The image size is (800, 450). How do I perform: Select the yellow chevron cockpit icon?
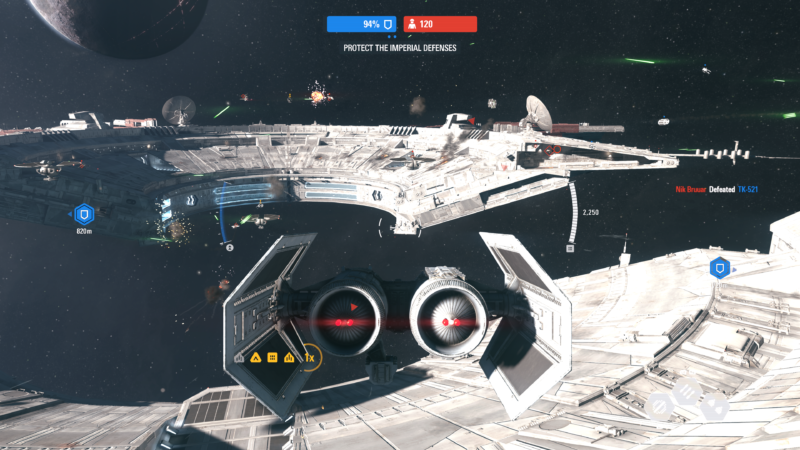255,357
